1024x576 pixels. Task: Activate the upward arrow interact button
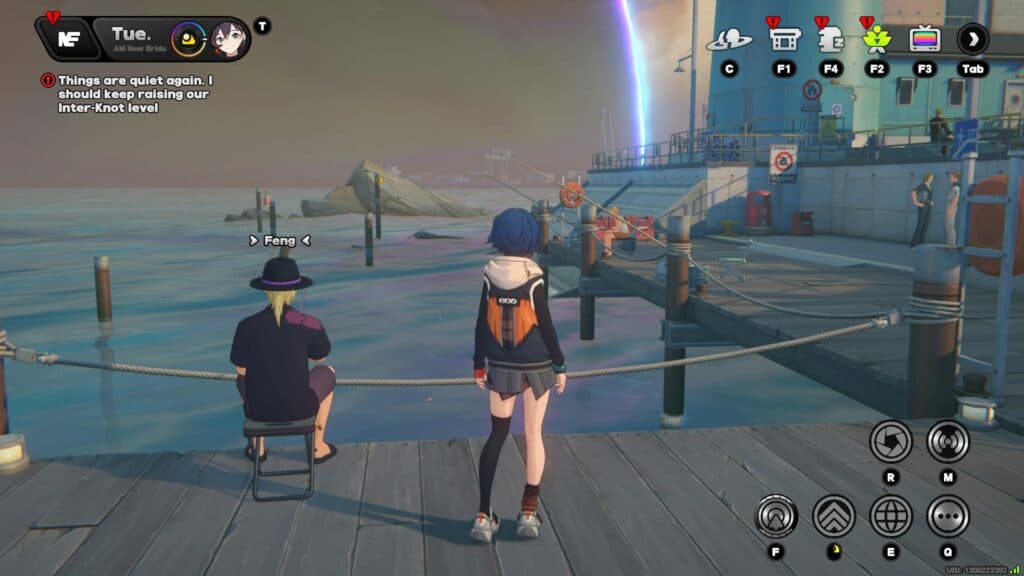tap(776, 516)
